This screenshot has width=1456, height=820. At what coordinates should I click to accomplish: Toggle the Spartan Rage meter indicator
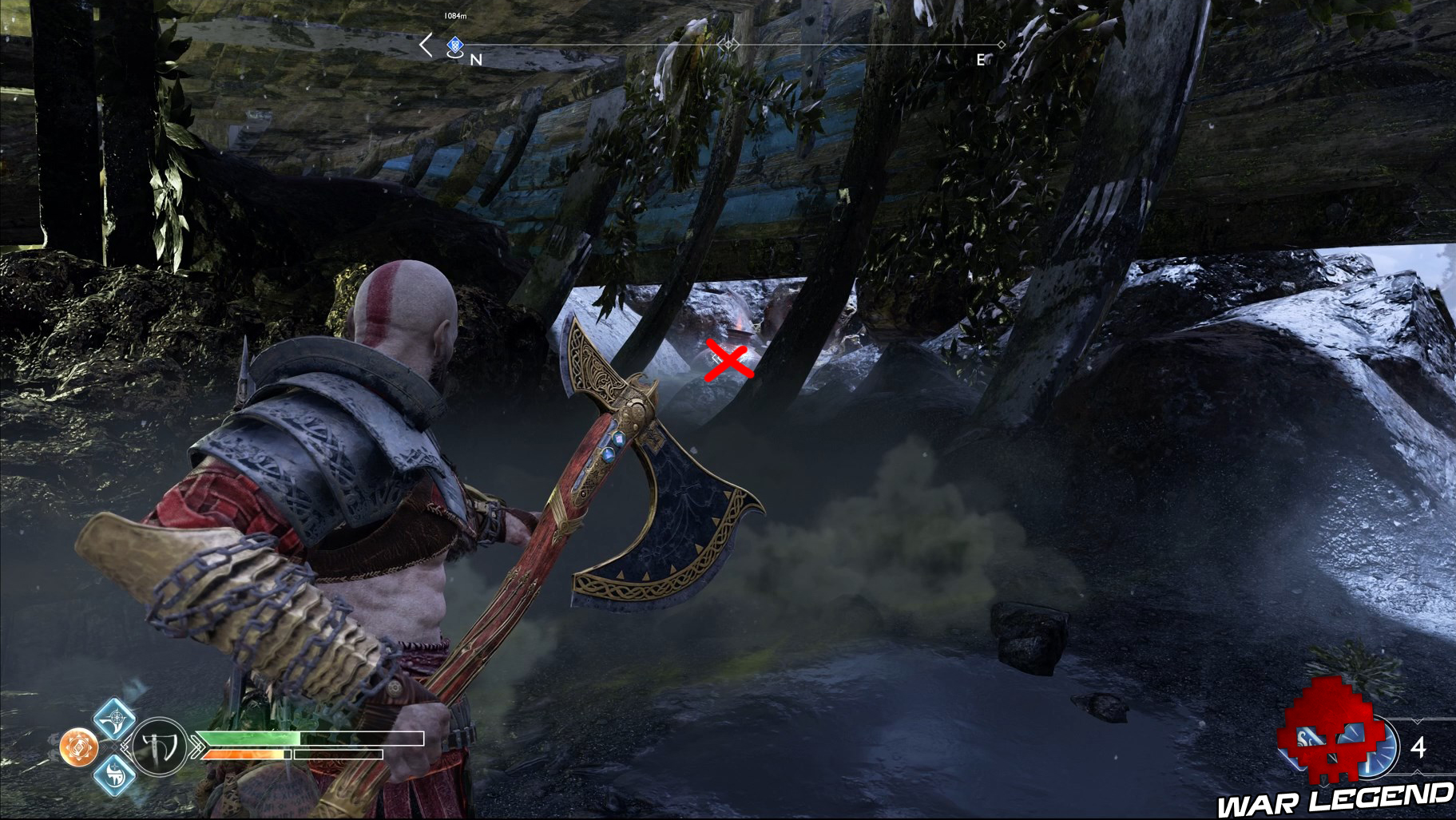(x=243, y=754)
